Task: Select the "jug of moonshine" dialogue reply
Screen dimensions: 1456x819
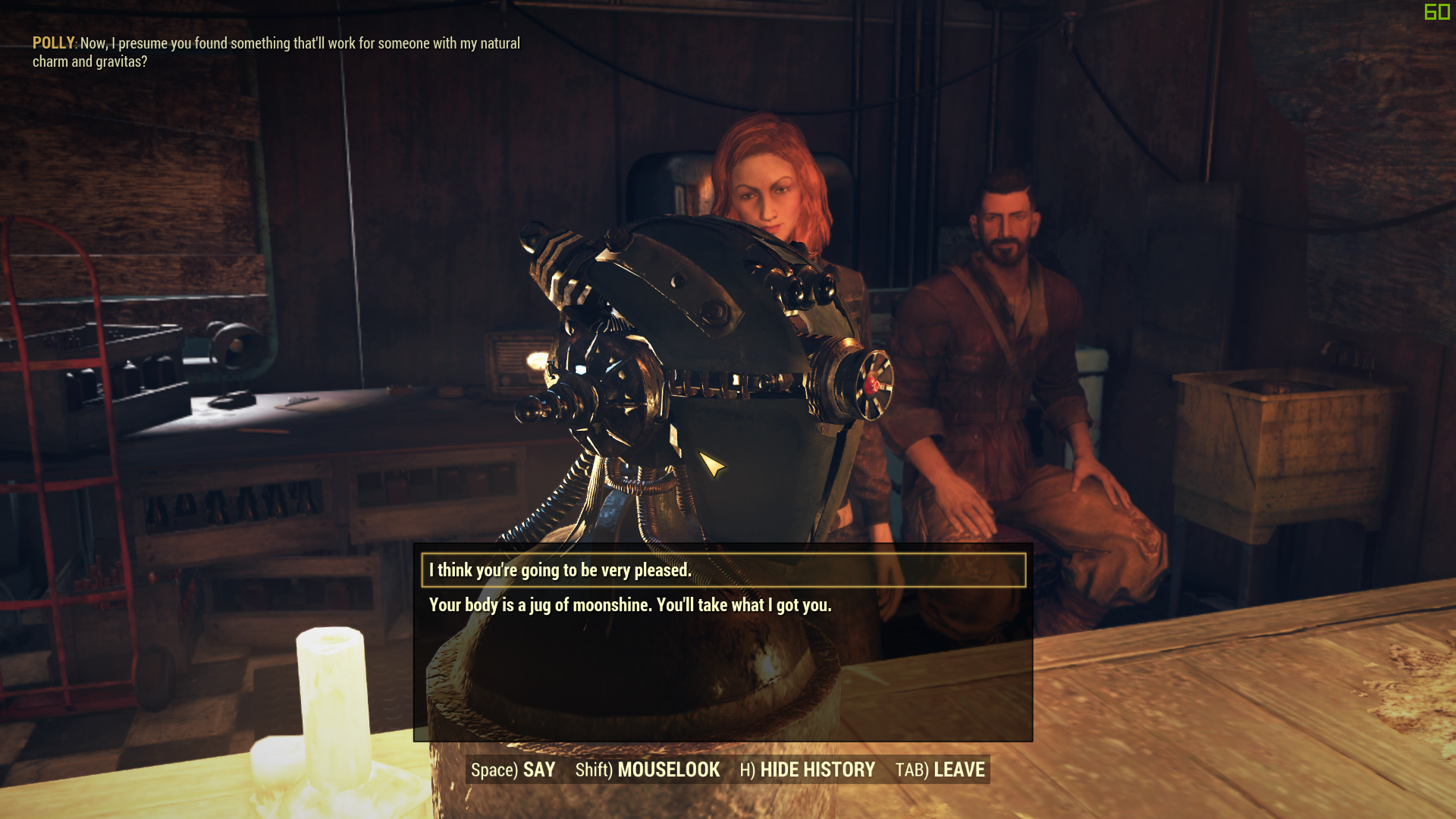Action: click(629, 605)
